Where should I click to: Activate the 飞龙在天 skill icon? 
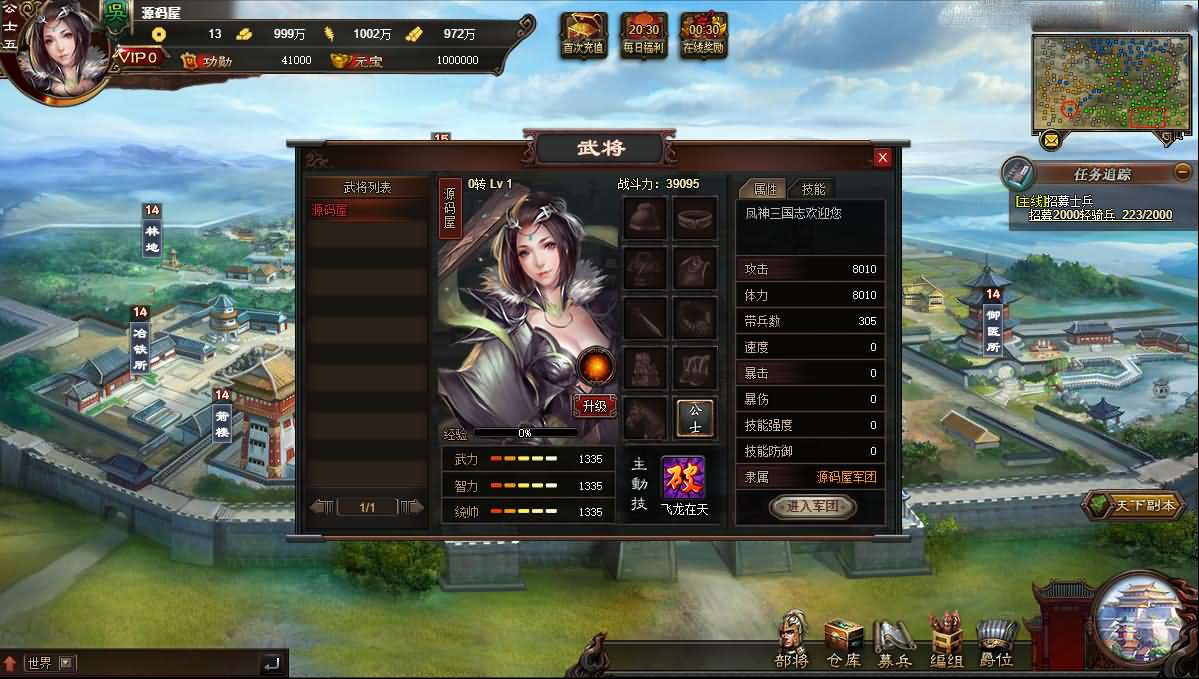(x=684, y=478)
